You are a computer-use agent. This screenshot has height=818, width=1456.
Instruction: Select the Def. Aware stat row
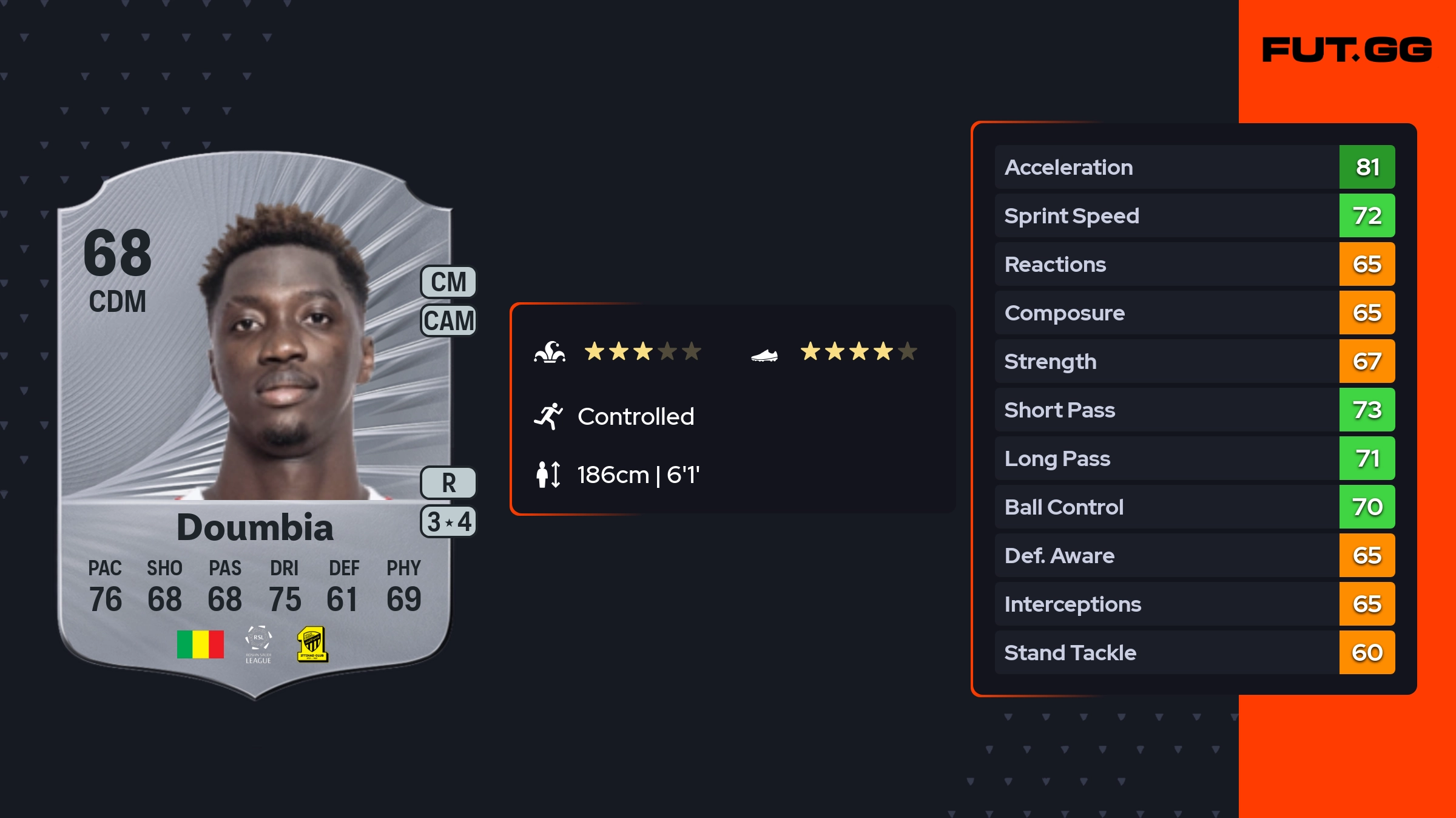1194,555
